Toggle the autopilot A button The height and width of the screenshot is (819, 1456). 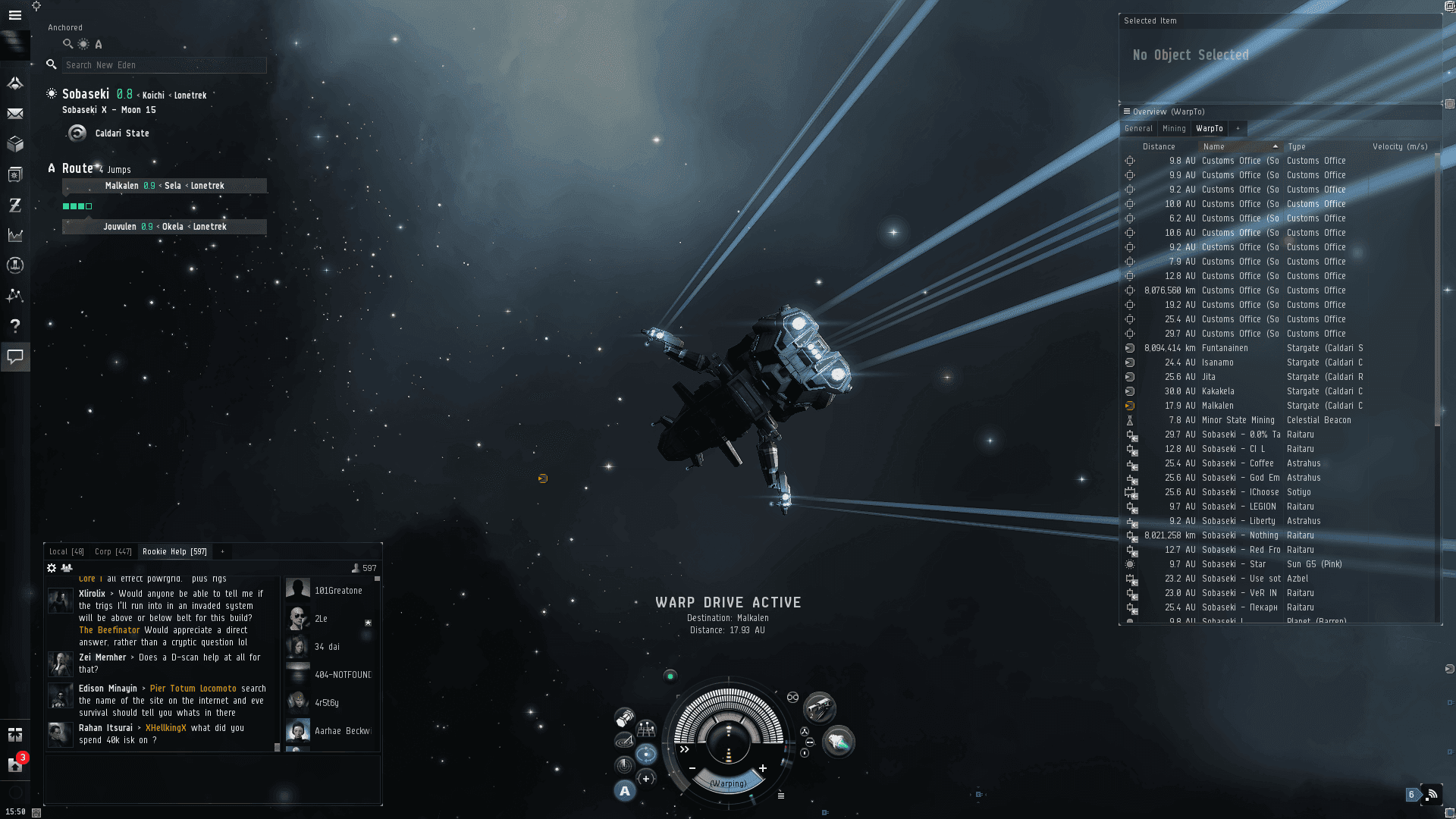click(624, 792)
